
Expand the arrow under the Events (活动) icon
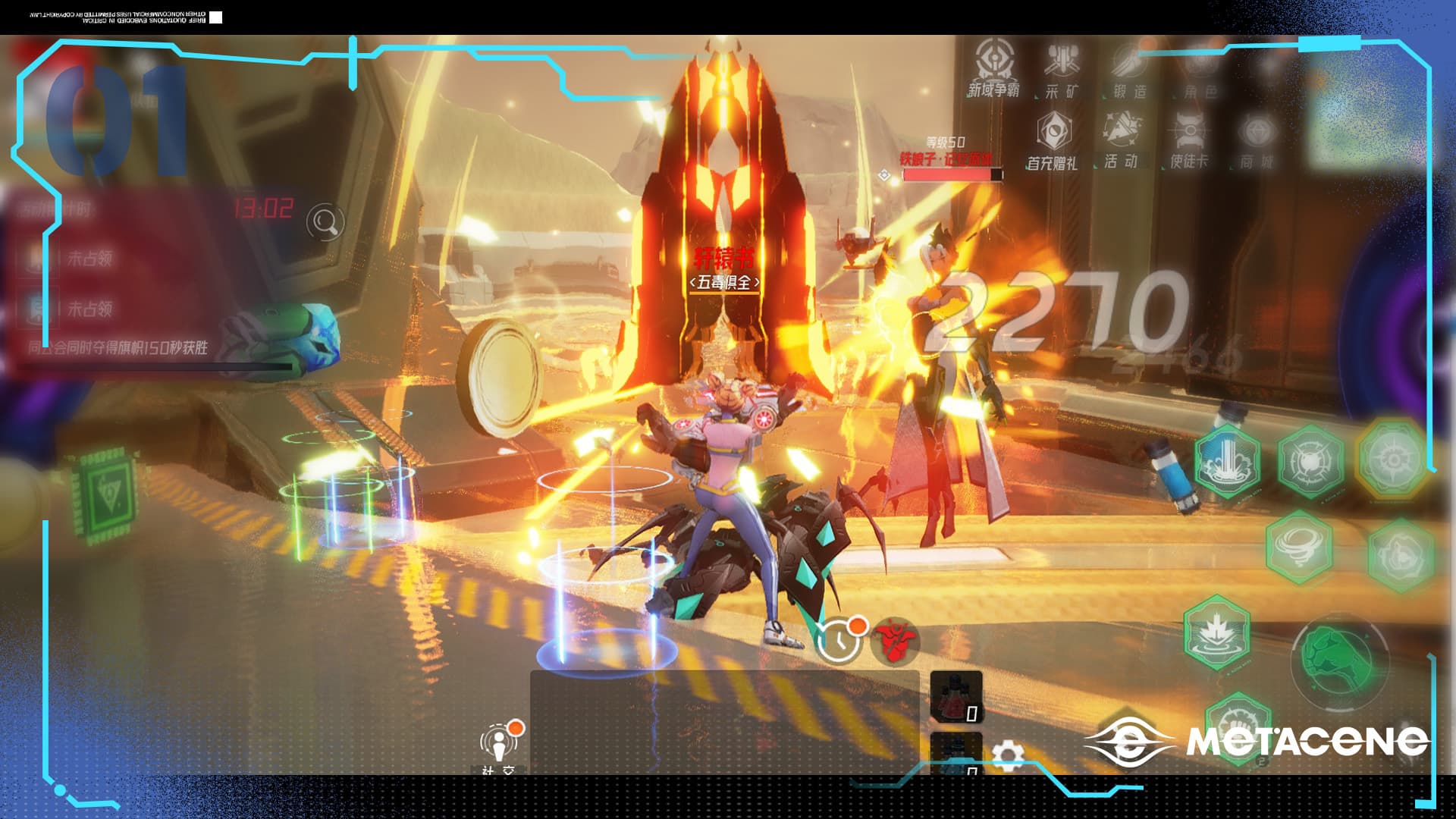point(1097,167)
